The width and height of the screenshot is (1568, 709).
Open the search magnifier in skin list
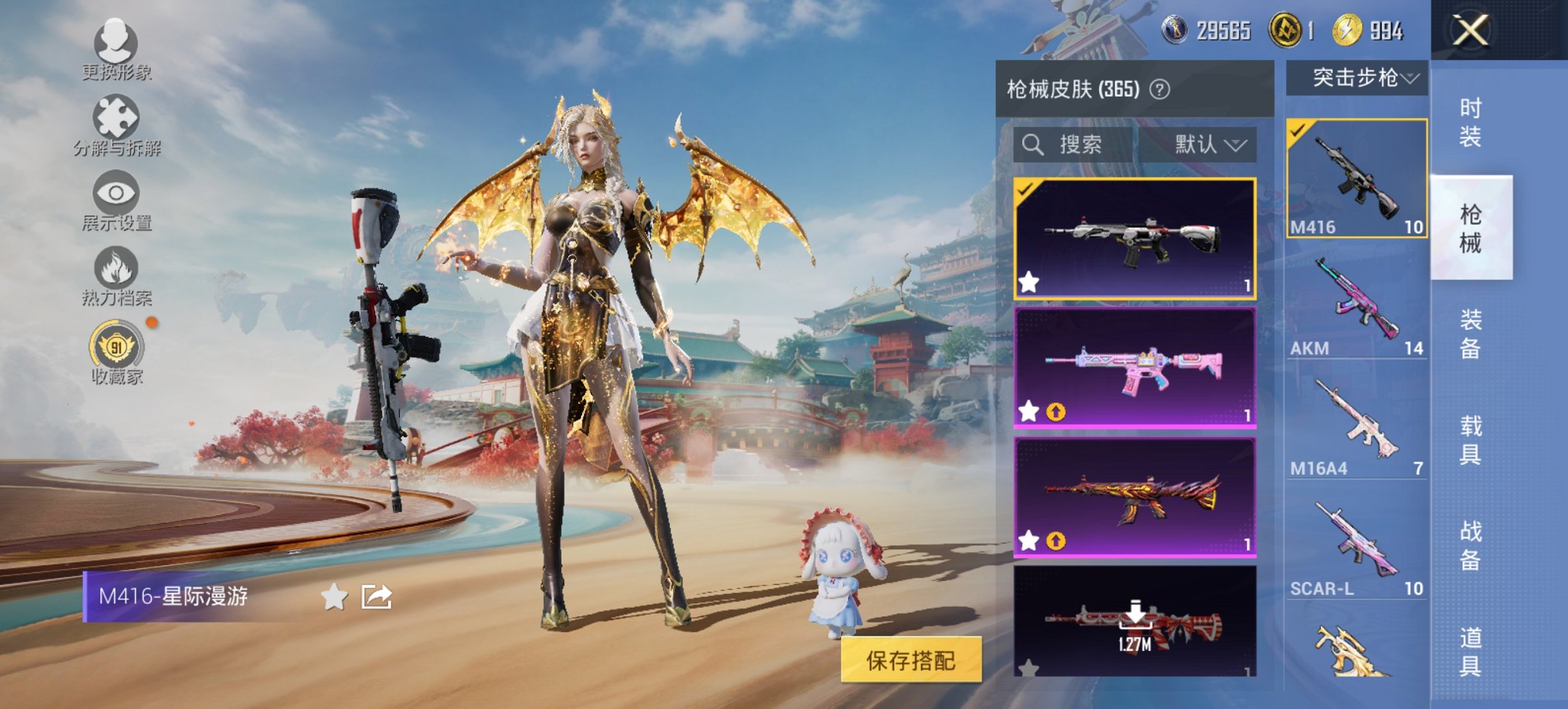pos(1032,146)
